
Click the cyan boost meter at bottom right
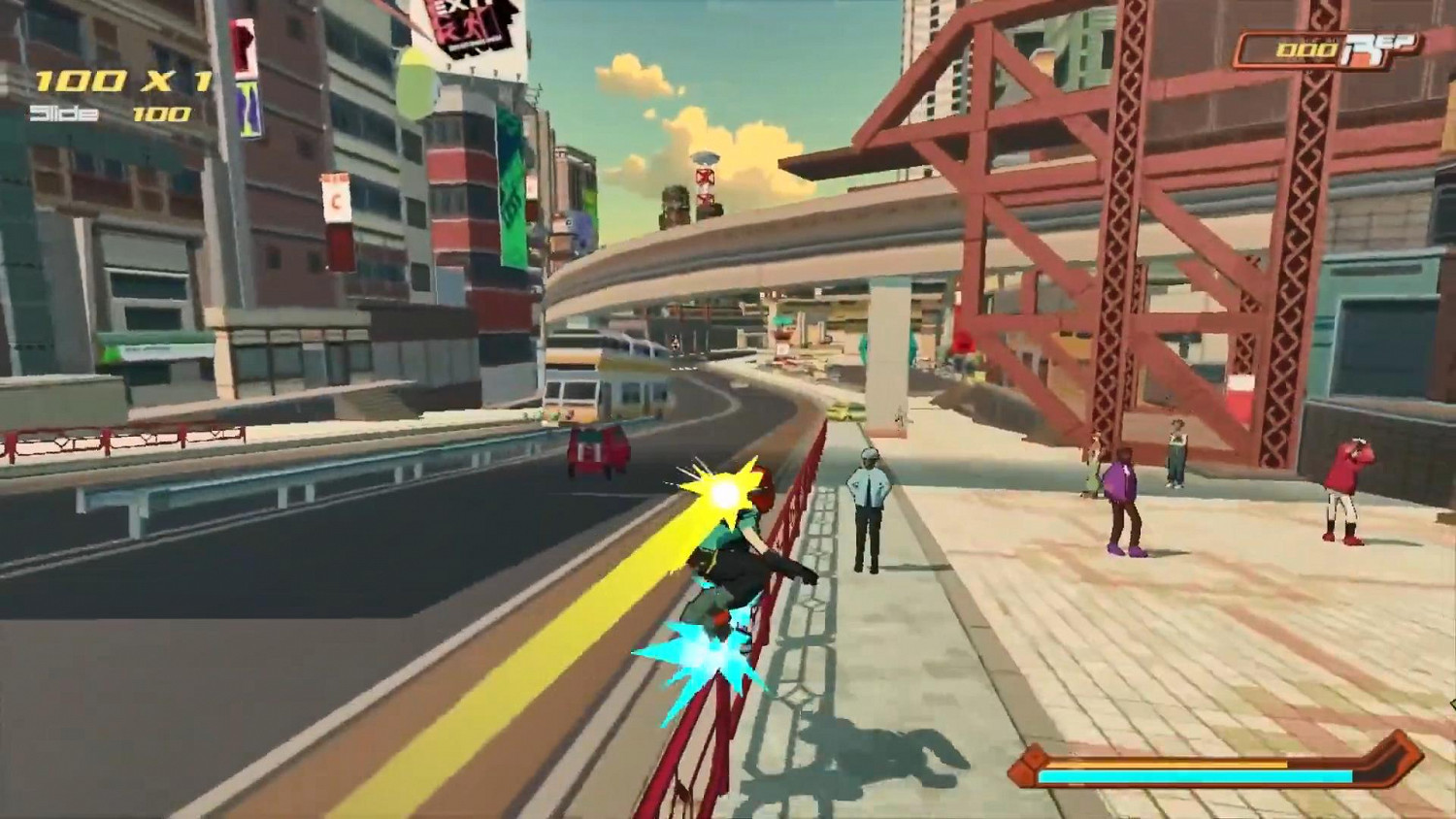point(1194,776)
